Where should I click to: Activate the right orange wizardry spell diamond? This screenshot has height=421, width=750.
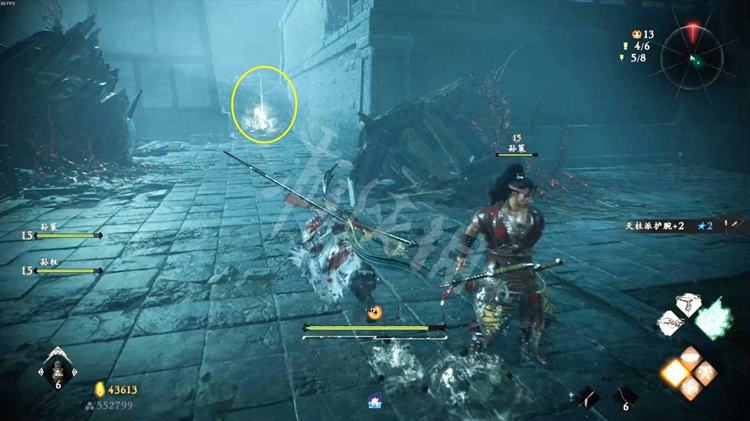coord(703,374)
